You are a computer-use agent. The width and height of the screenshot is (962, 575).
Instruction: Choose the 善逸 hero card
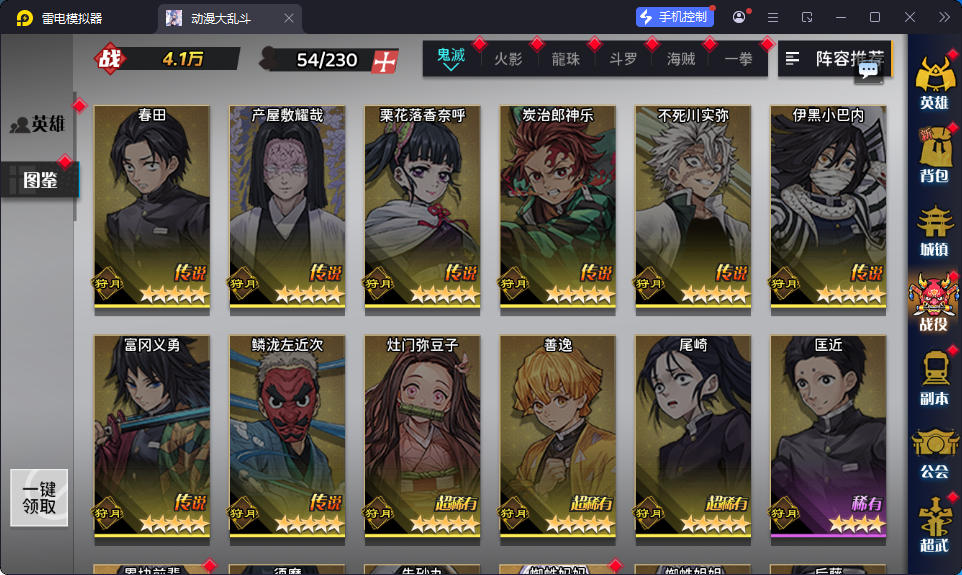point(558,435)
